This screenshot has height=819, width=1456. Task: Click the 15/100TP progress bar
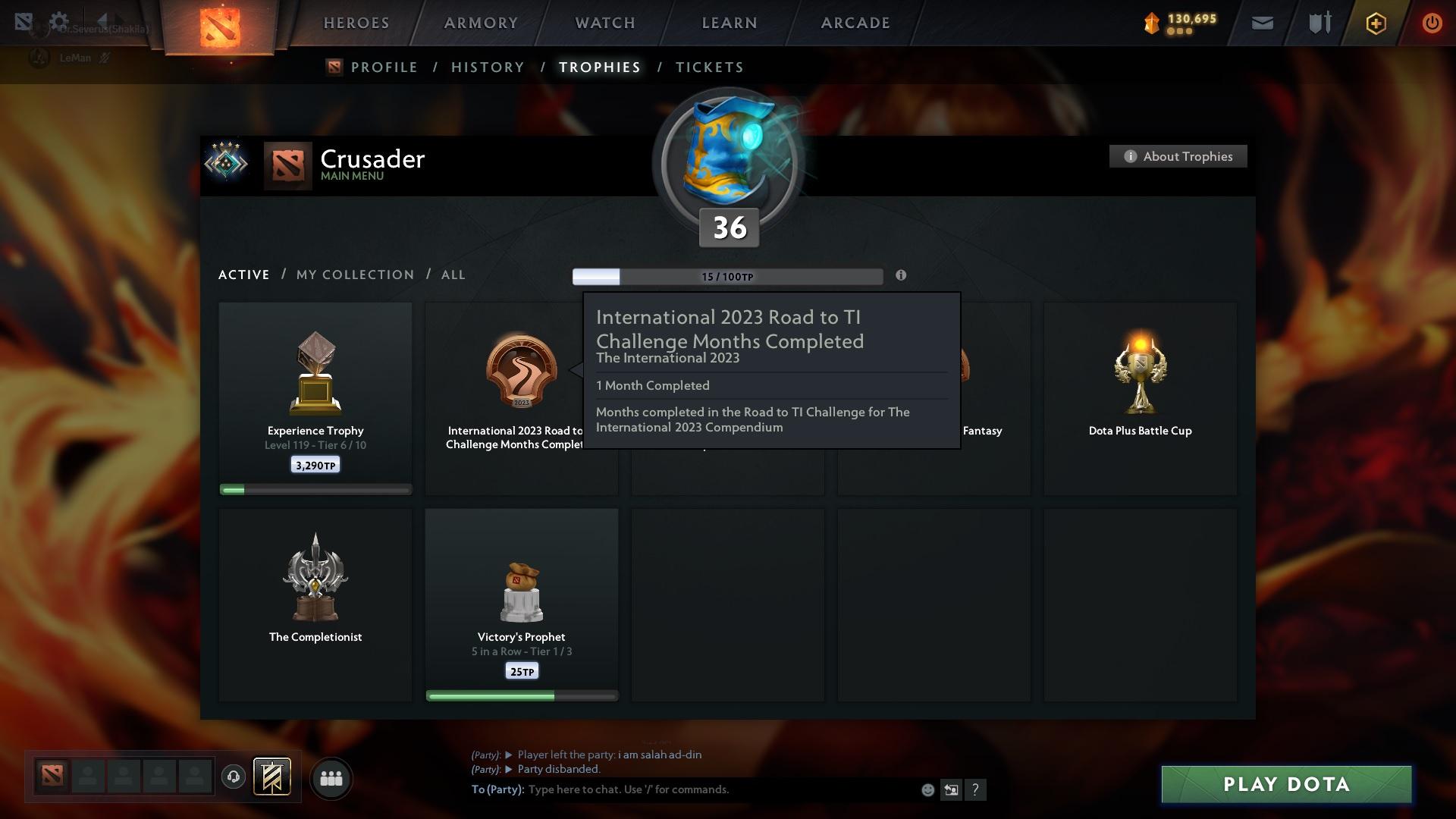(726, 276)
